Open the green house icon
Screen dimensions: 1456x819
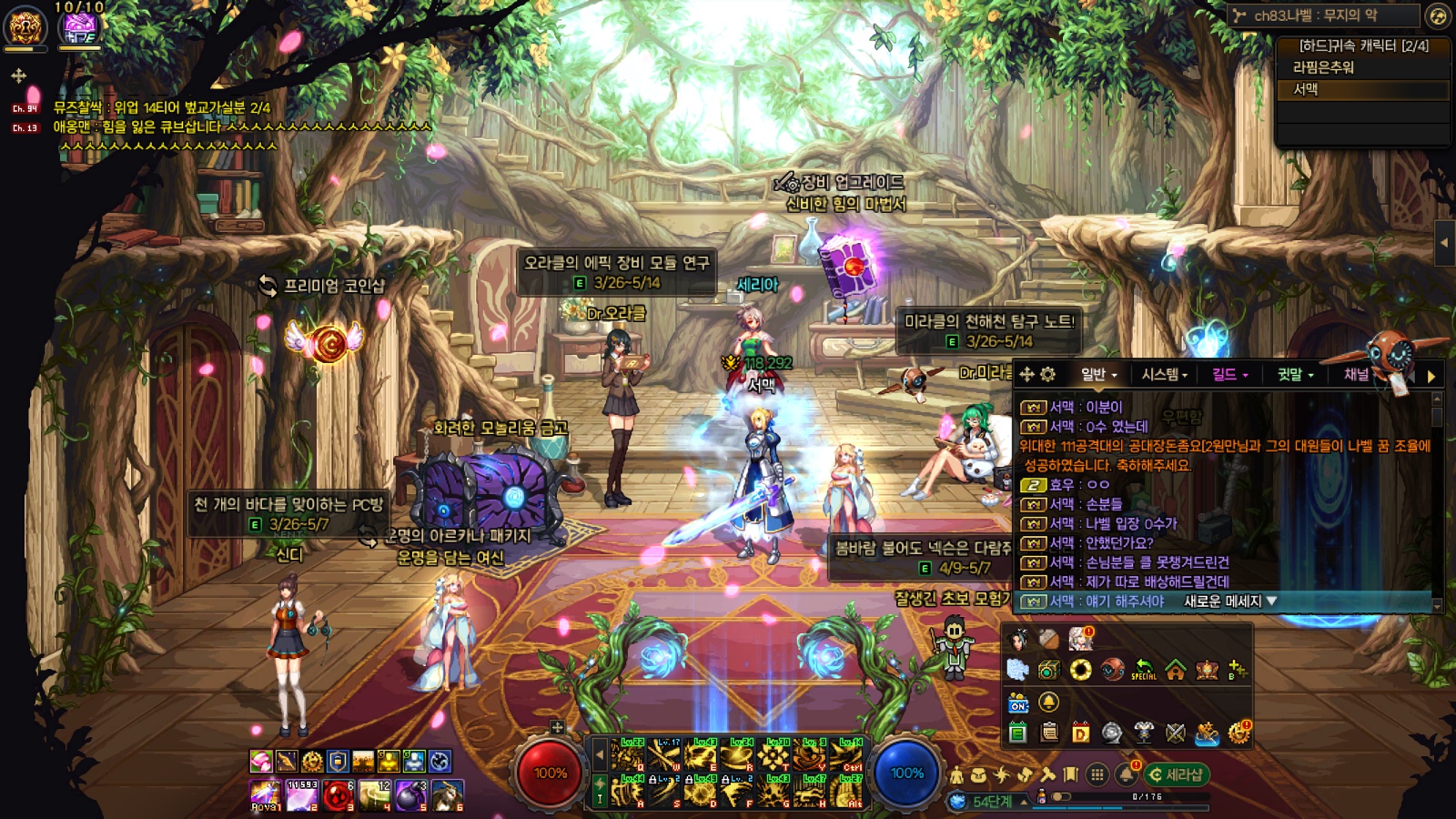1176,671
